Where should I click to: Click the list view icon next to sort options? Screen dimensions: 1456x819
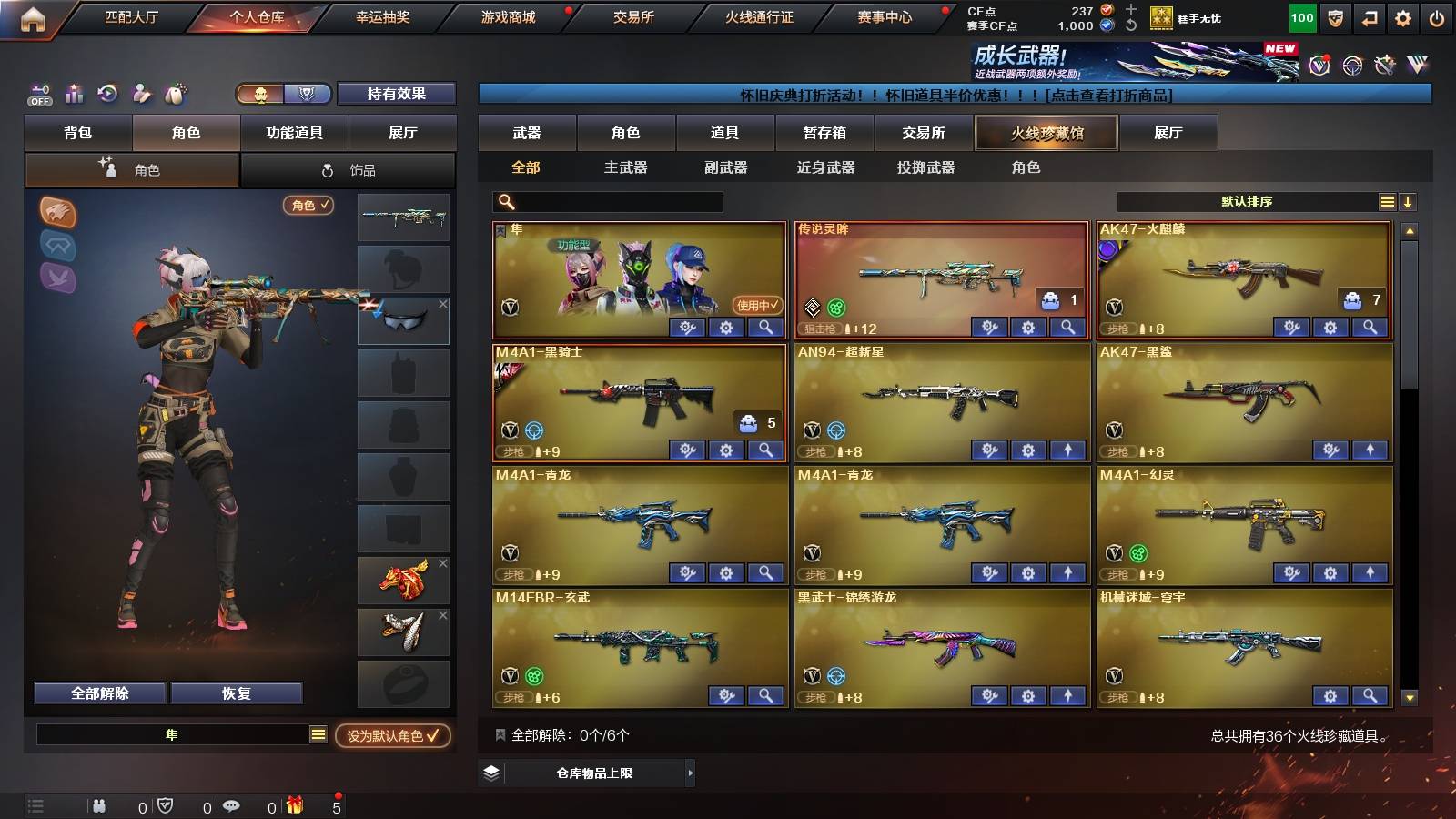[1387, 202]
